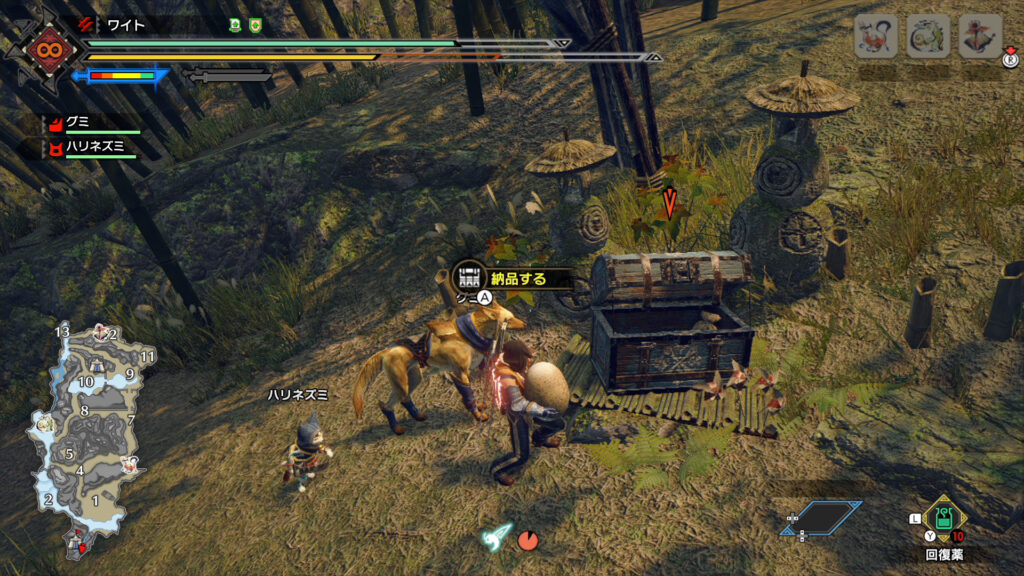The height and width of the screenshot is (576, 1024).
Task: Click the monster marker near area 12
Action: [101, 331]
